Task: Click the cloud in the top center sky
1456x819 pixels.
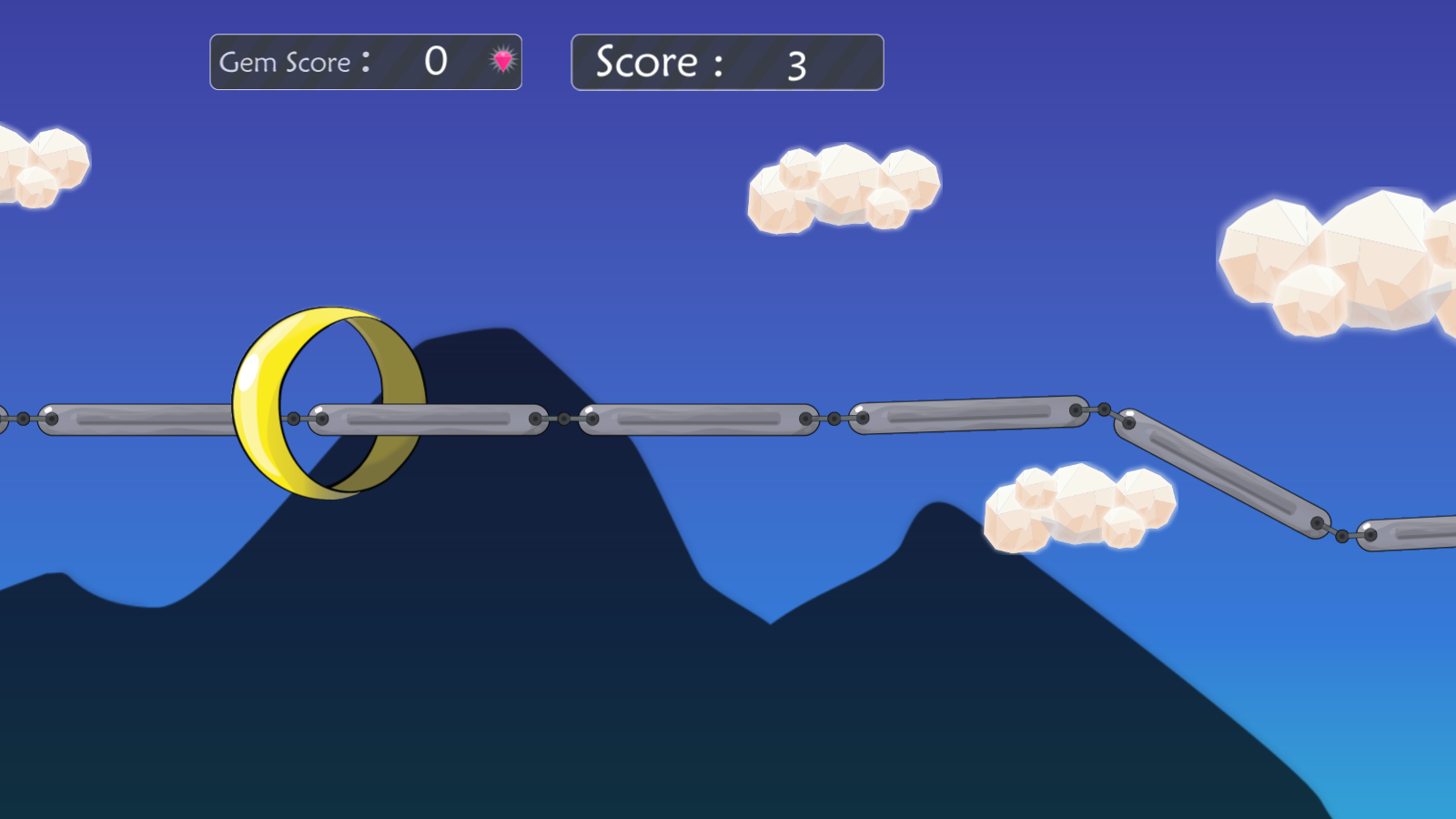Action: pyautogui.click(x=842, y=191)
